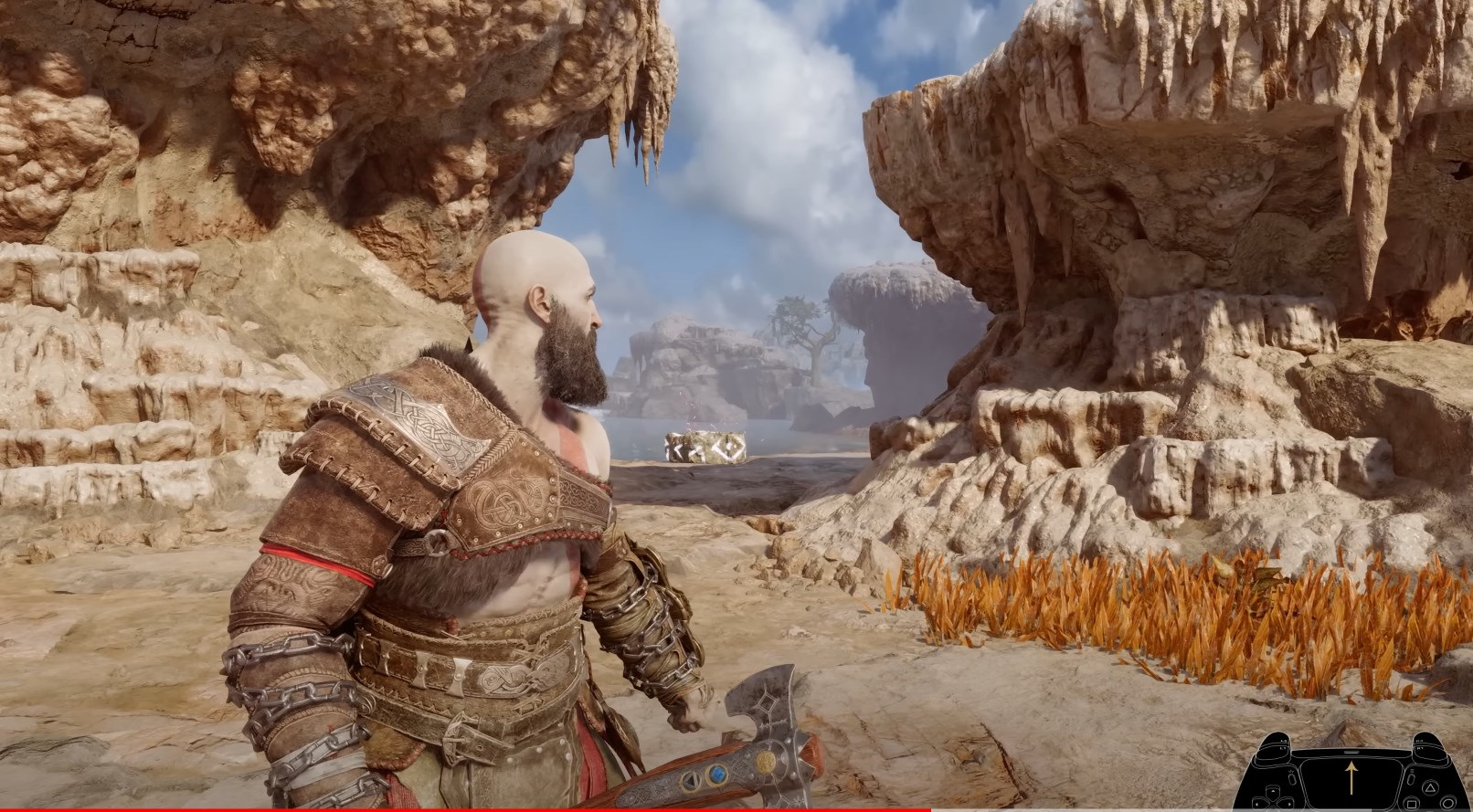Screen dimensions: 1473x812
Task: Click the Options button icon on the controller
Action: (x=1410, y=777)
